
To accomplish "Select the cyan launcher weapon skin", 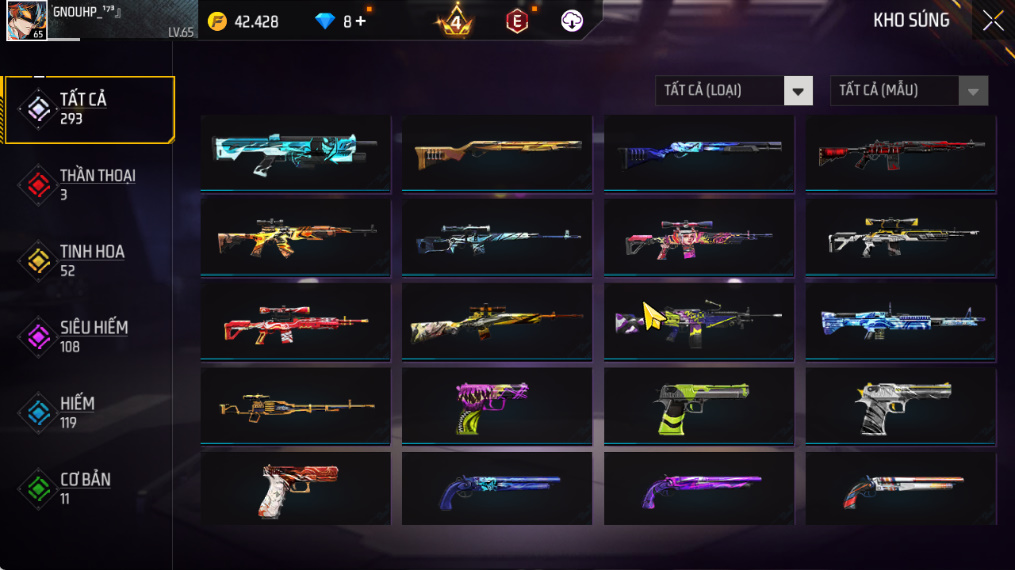I will pyautogui.click(x=295, y=152).
